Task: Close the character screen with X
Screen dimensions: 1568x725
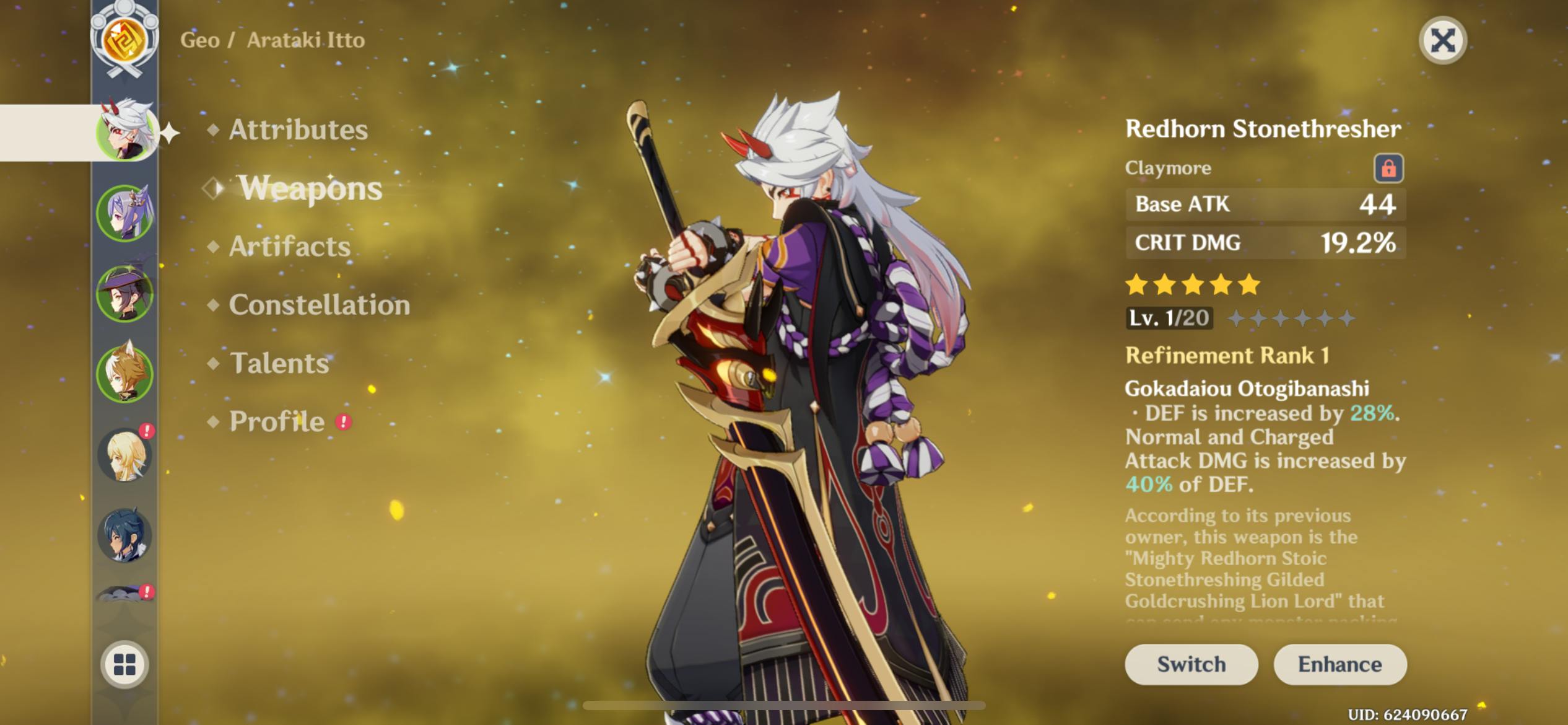Action: (1442, 42)
